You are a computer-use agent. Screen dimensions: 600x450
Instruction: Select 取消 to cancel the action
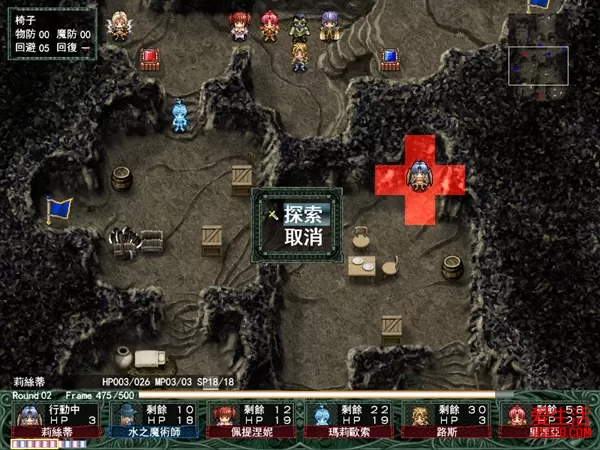point(302,238)
